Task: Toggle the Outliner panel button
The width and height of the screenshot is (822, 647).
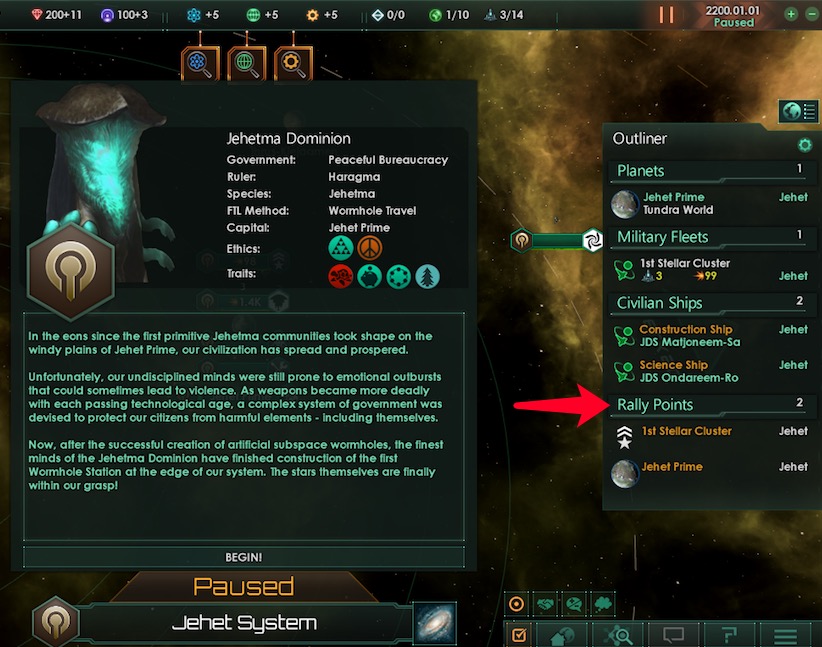Action: [798, 111]
